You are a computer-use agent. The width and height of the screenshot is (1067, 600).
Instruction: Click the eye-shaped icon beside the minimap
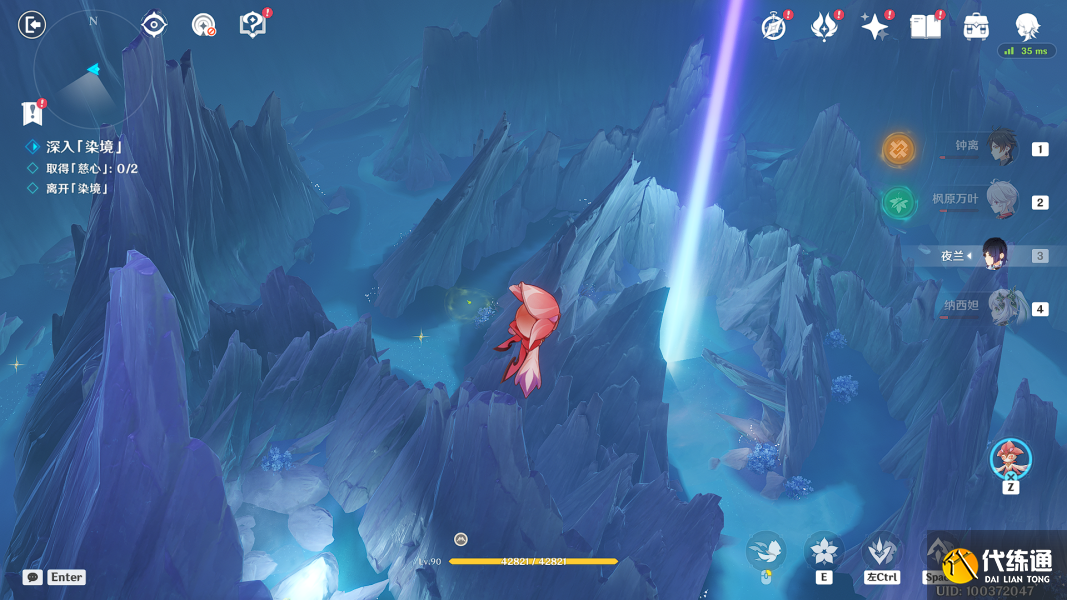coord(153,25)
